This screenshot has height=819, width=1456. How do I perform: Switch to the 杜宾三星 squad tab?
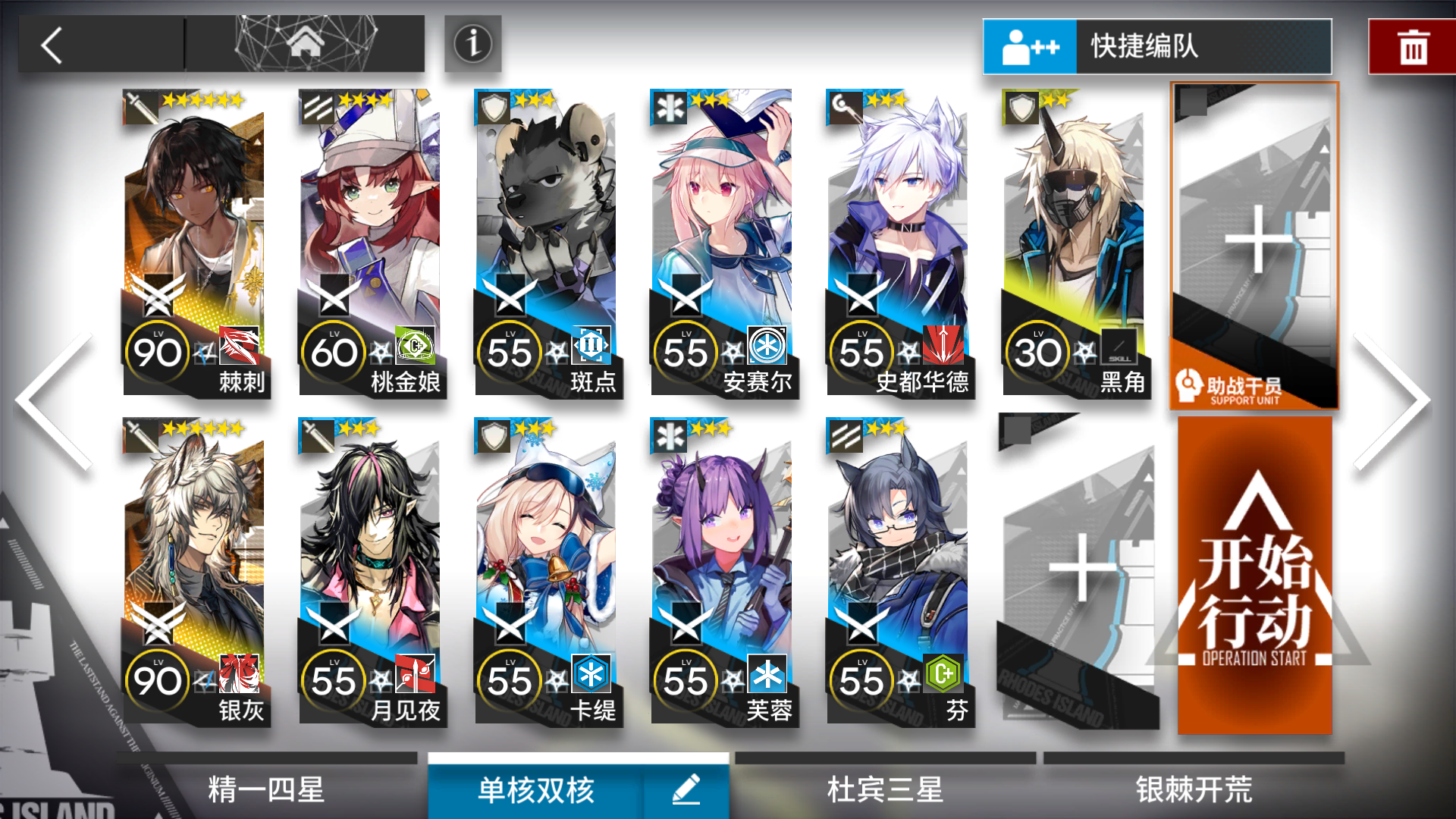click(x=883, y=789)
